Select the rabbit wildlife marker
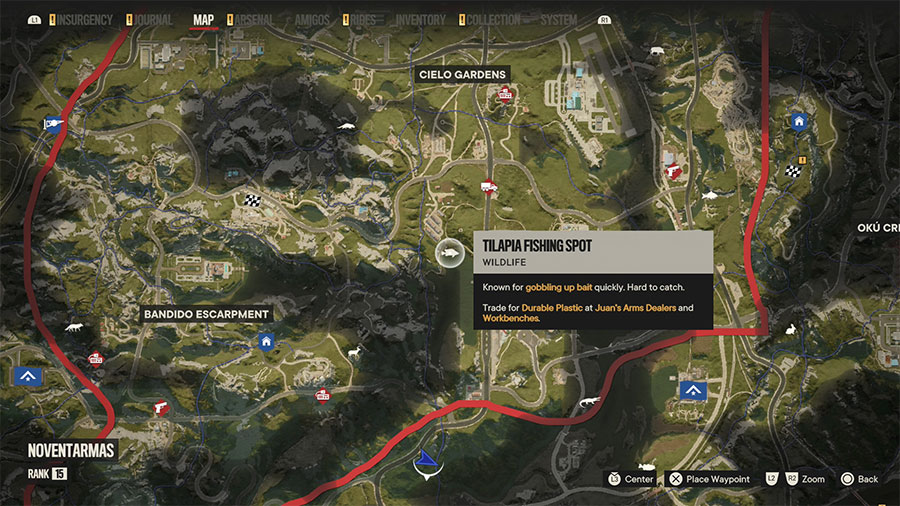Image resolution: width=900 pixels, height=506 pixels. (x=791, y=330)
